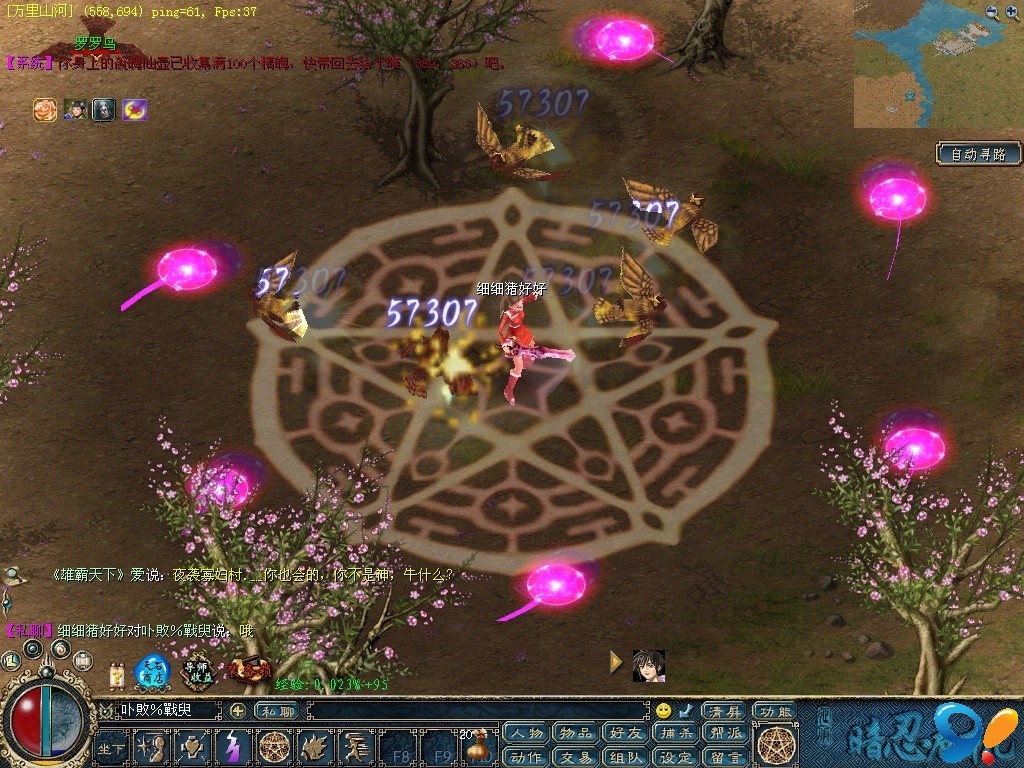Use the potion gourd hotbar item
Viewport: 1024px width, 768px height.
click(477, 747)
